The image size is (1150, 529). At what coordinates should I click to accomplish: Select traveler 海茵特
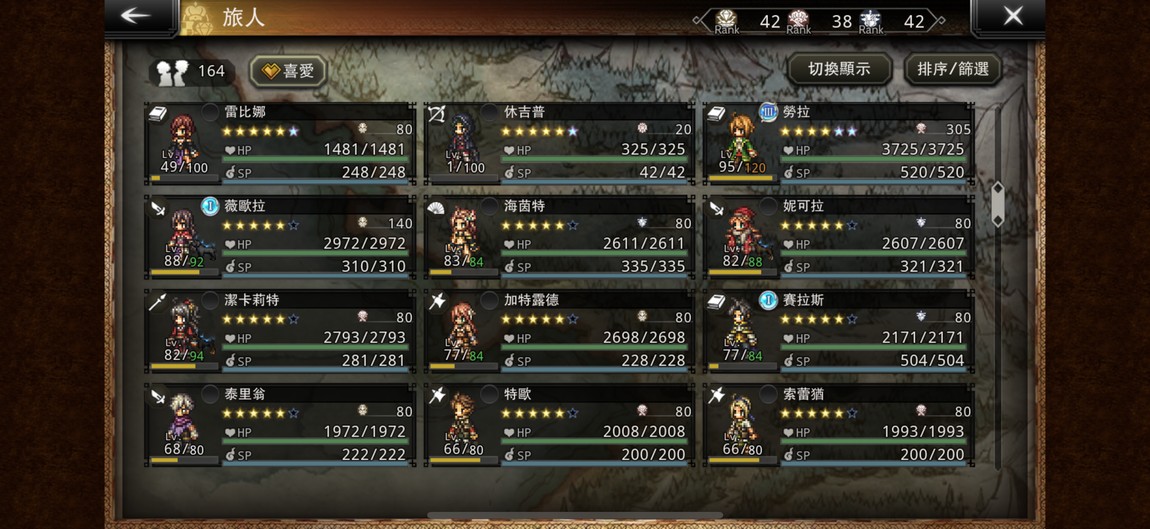tap(559, 237)
